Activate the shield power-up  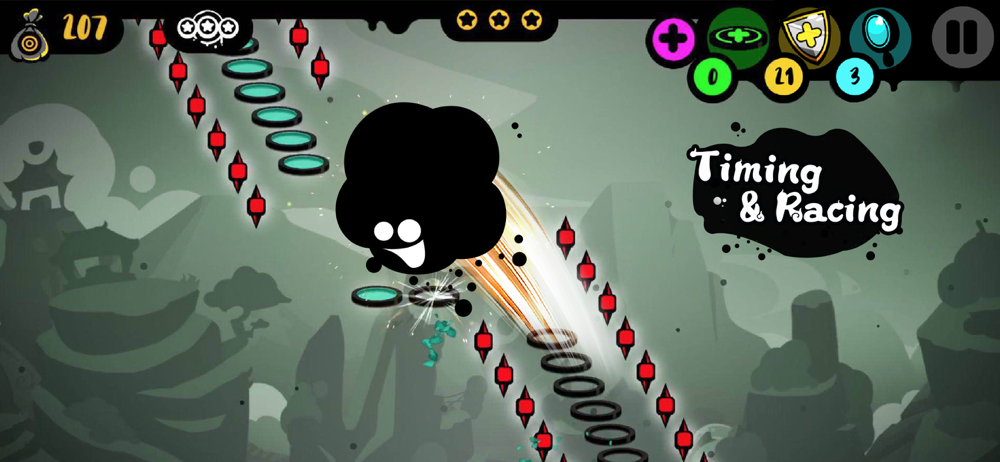tap(808, 35)
